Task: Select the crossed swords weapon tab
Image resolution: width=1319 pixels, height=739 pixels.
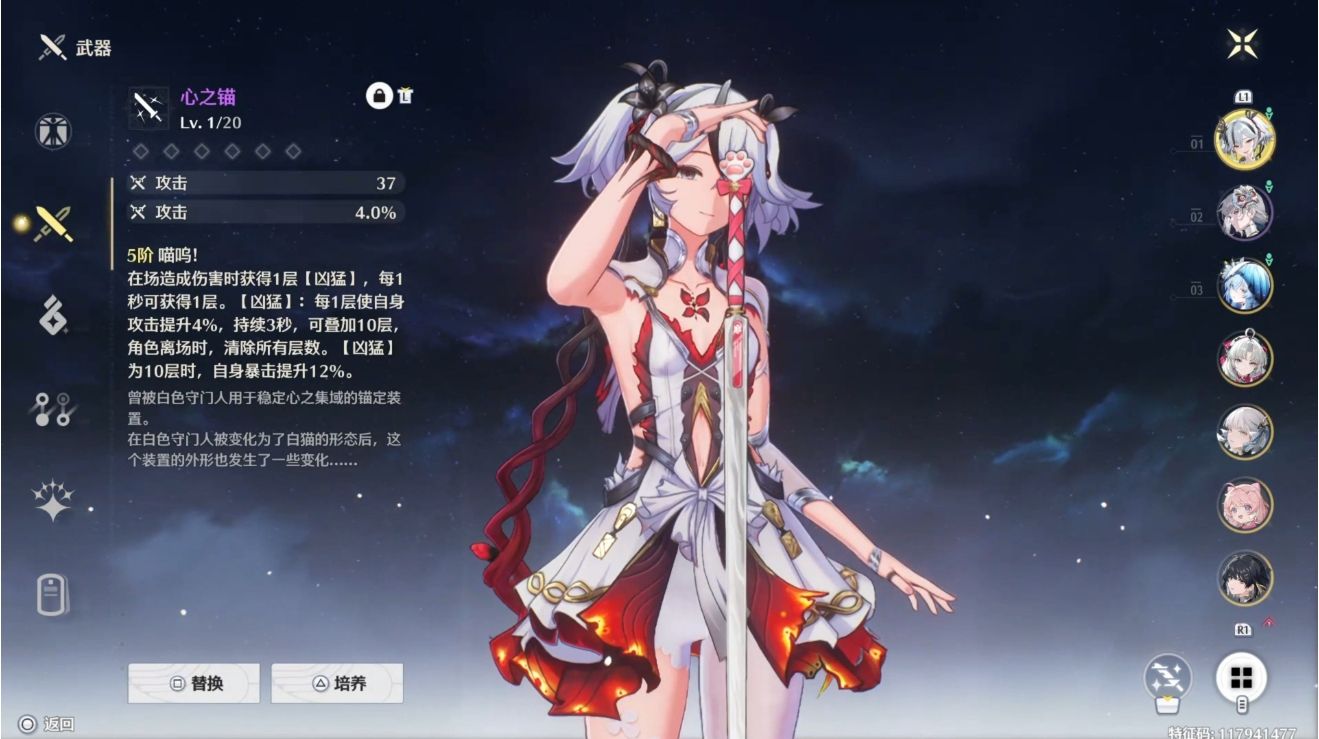Action: click(x=53, y=224)
